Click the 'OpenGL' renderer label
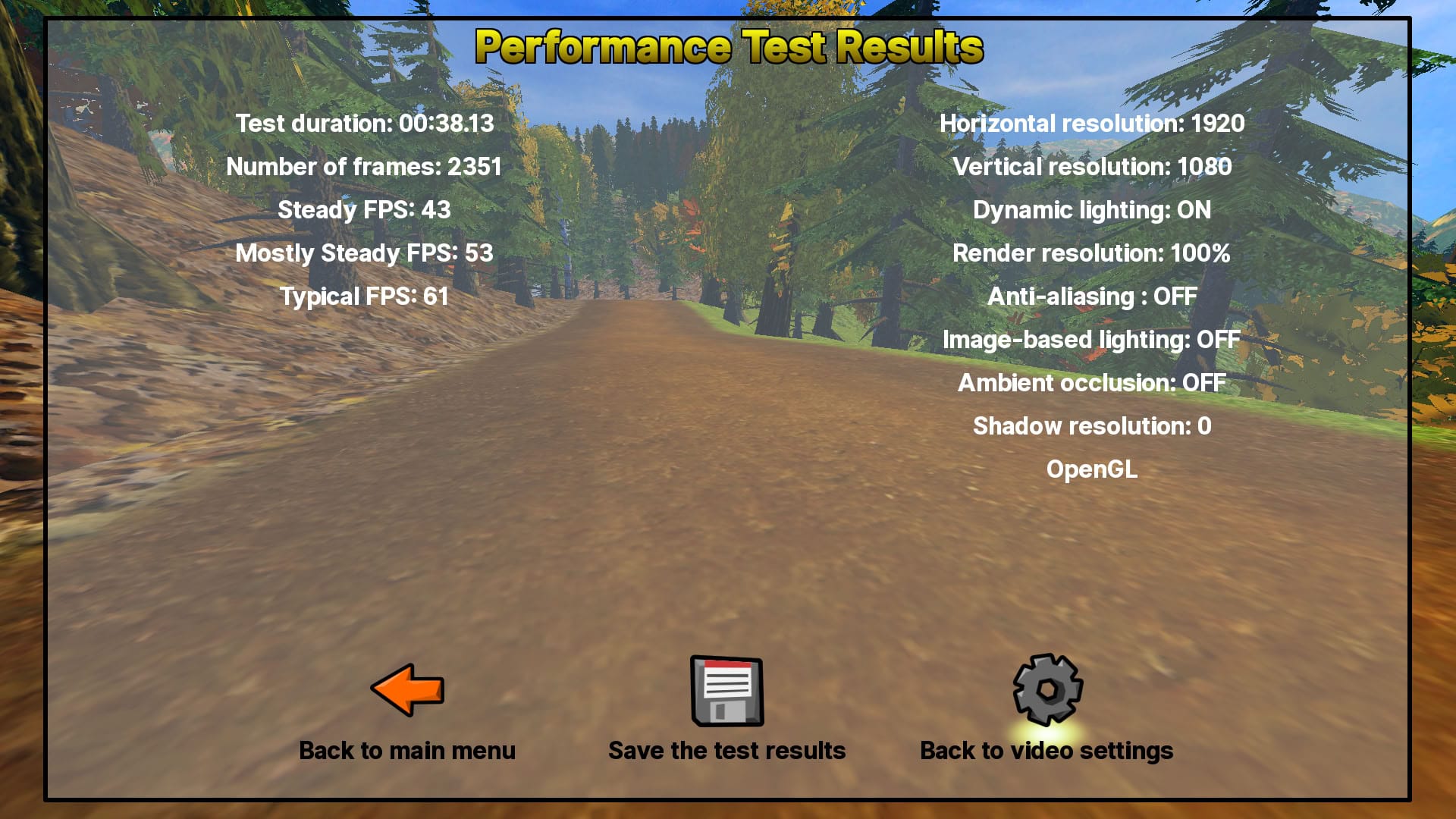1456x819 pixels. click(x=1092, y=469)
